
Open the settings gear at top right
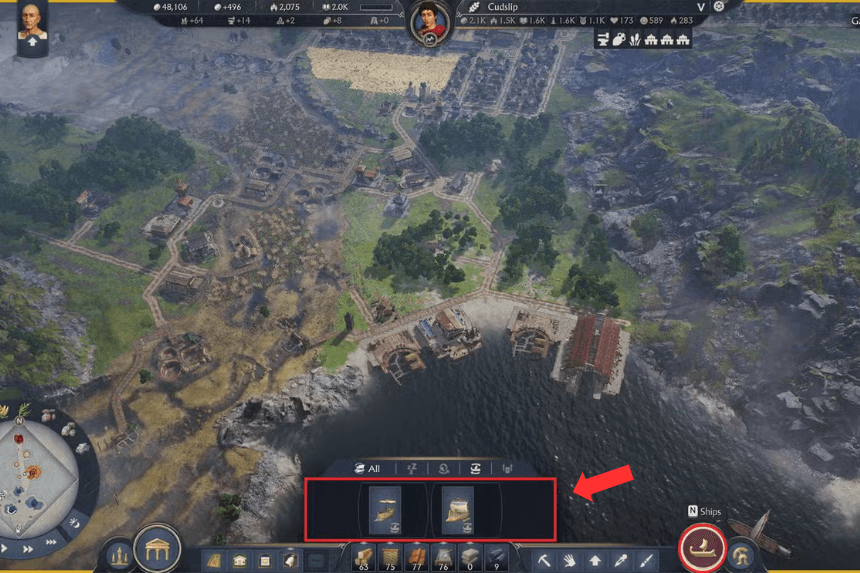pyautogui.click(x=718, y=7)
